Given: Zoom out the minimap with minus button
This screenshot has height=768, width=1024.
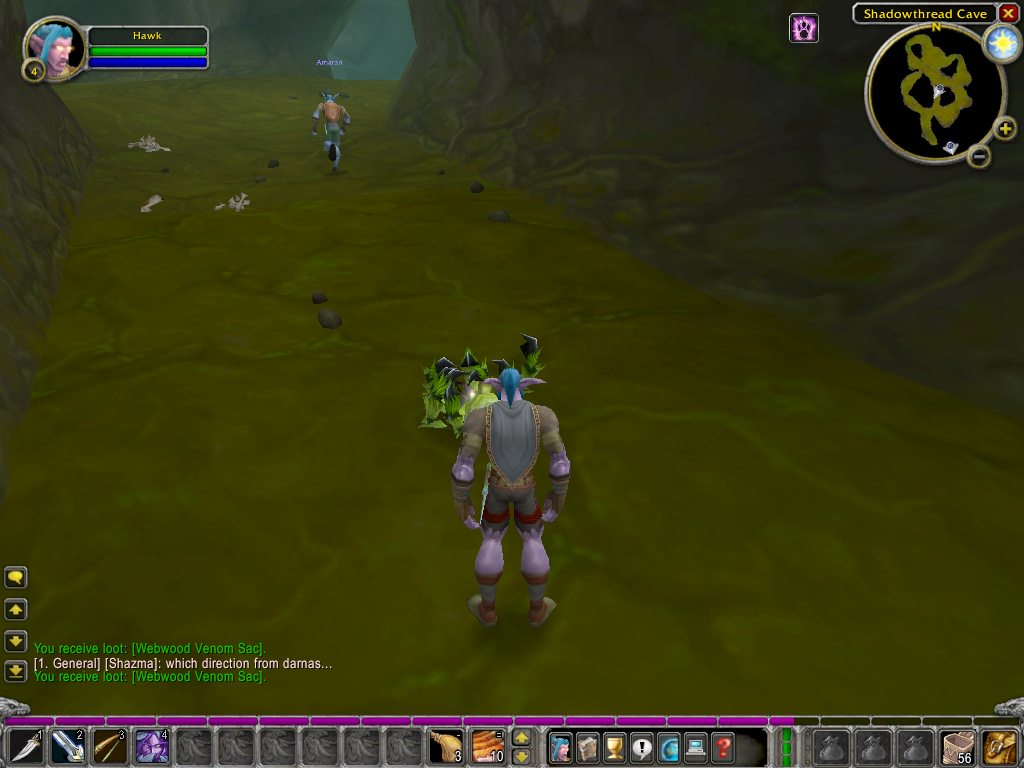Looking at the screenshot, I should (979, 156).
